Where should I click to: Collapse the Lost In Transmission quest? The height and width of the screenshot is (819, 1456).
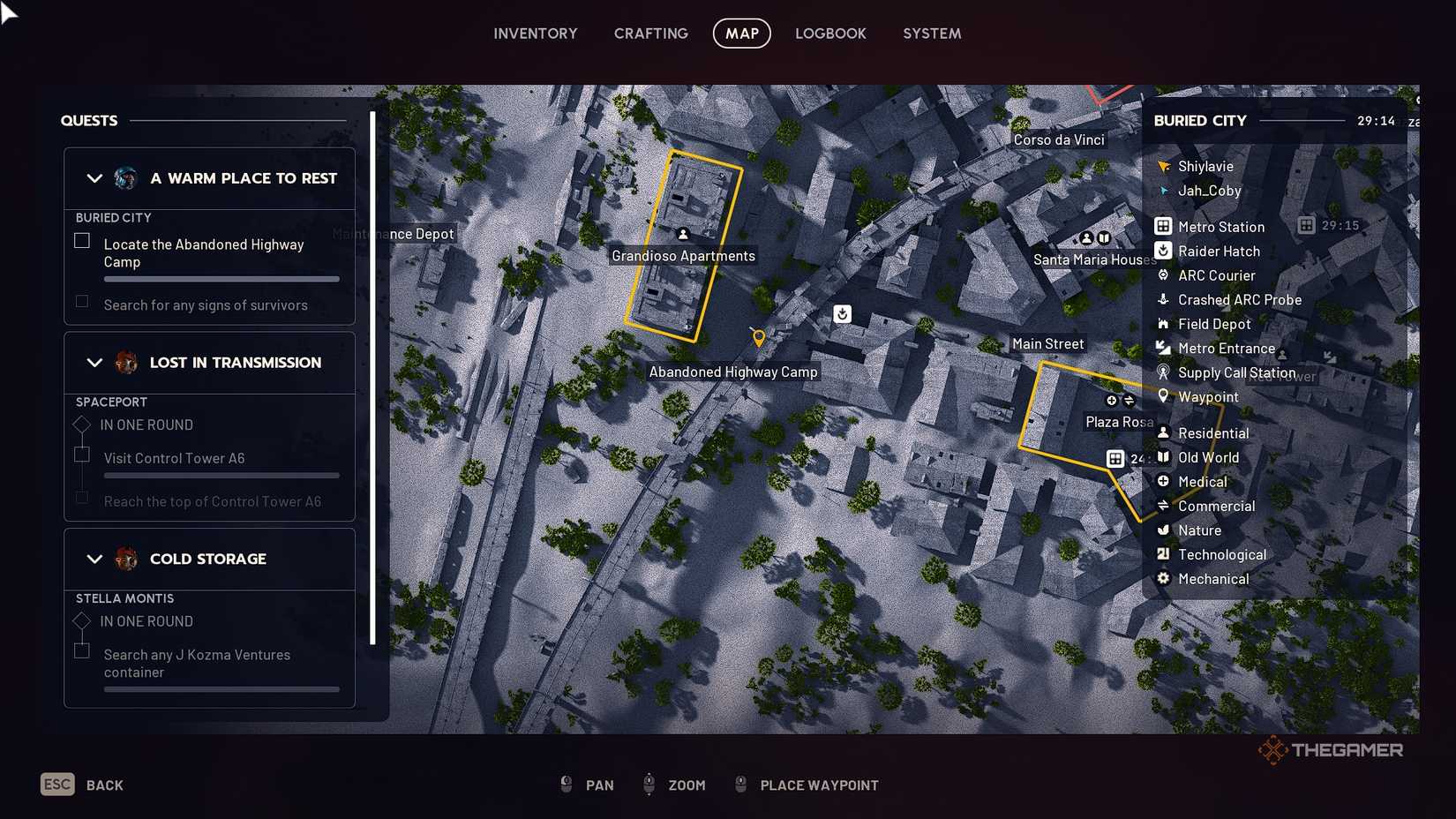(x=95, y=363)
